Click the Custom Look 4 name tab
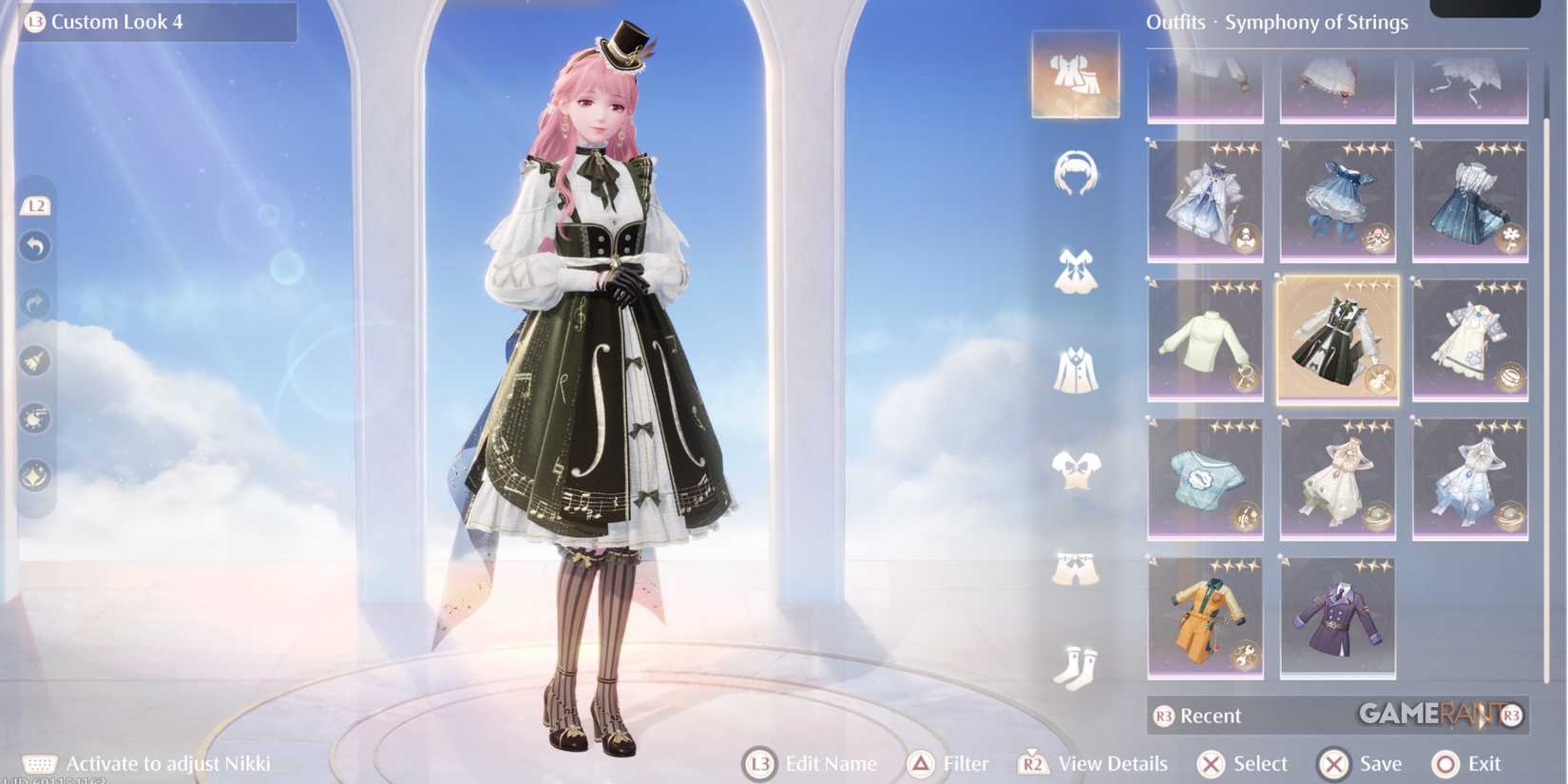This screenshot has width=1568, height=784. (x=152, y=21)
